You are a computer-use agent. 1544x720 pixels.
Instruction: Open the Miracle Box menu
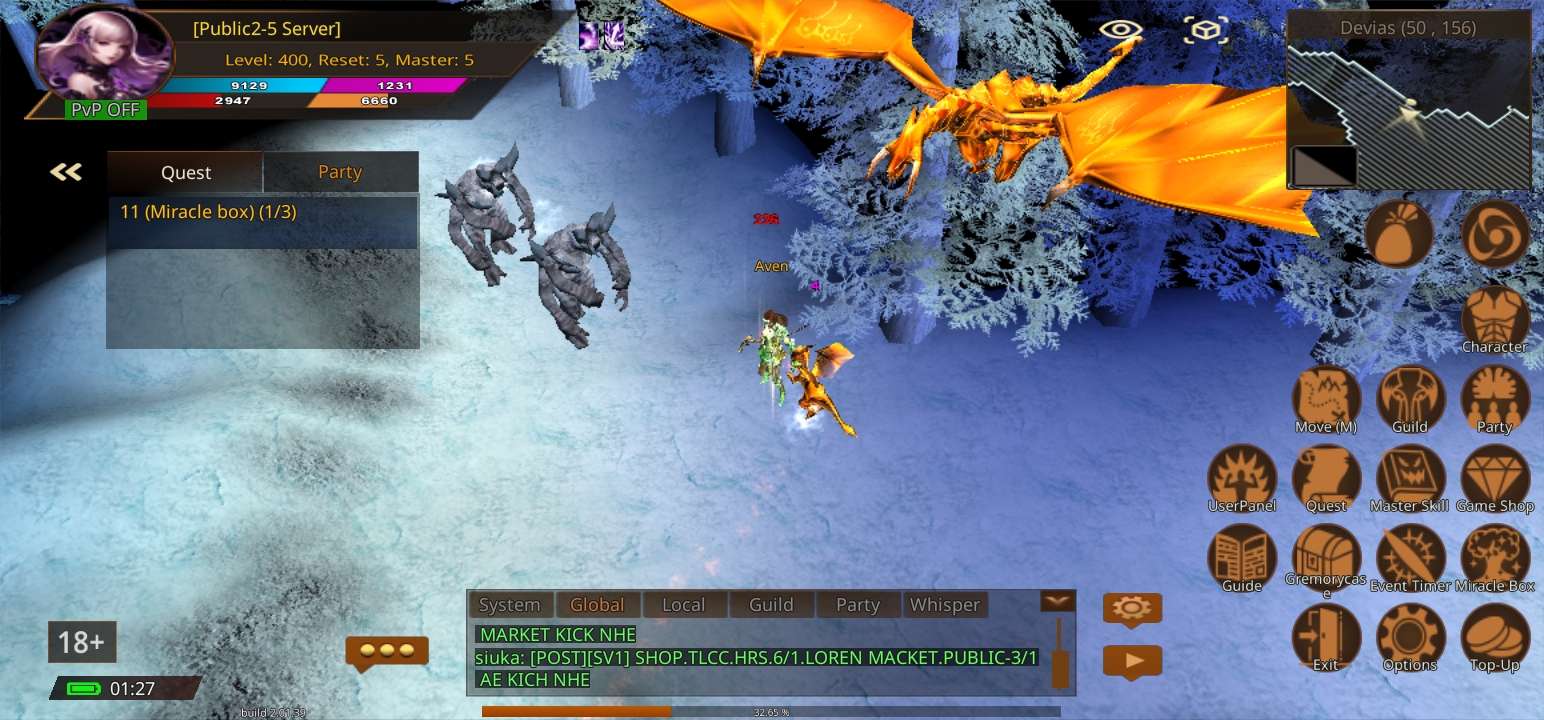click(x=1495, y=556)
